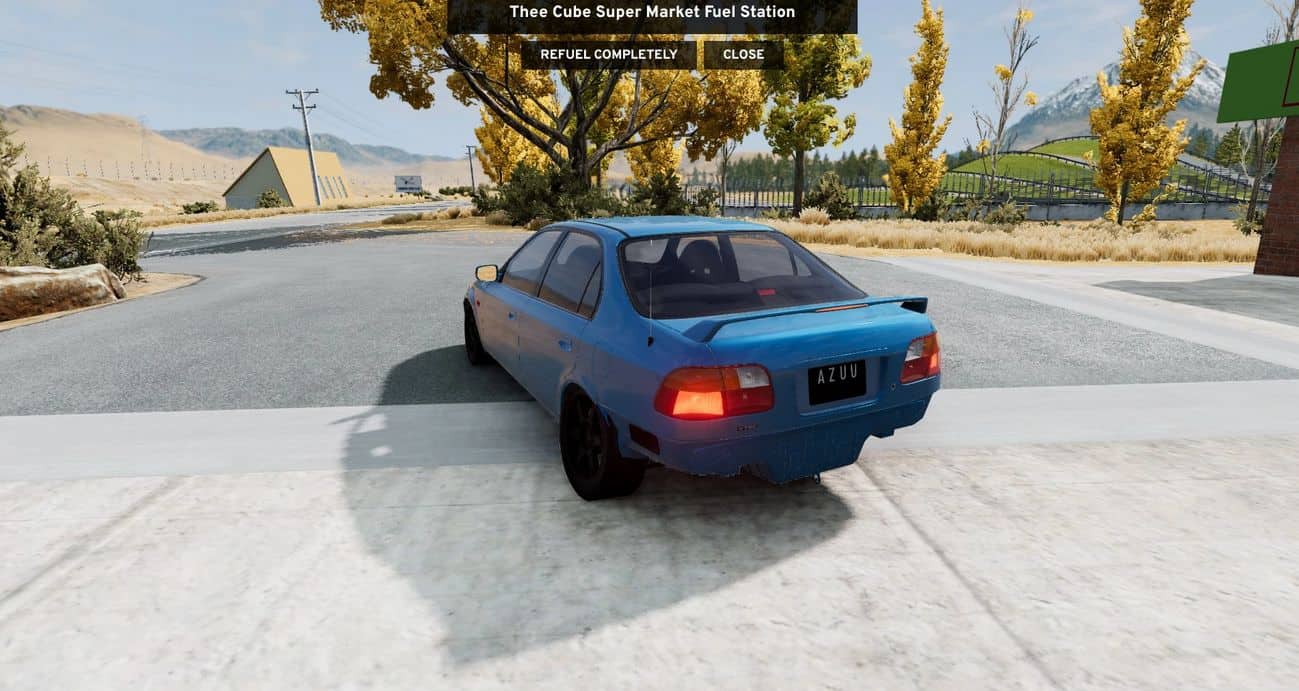Close the fuel station prompt
Screen dimensions: 1299x691
click(743, 54)
